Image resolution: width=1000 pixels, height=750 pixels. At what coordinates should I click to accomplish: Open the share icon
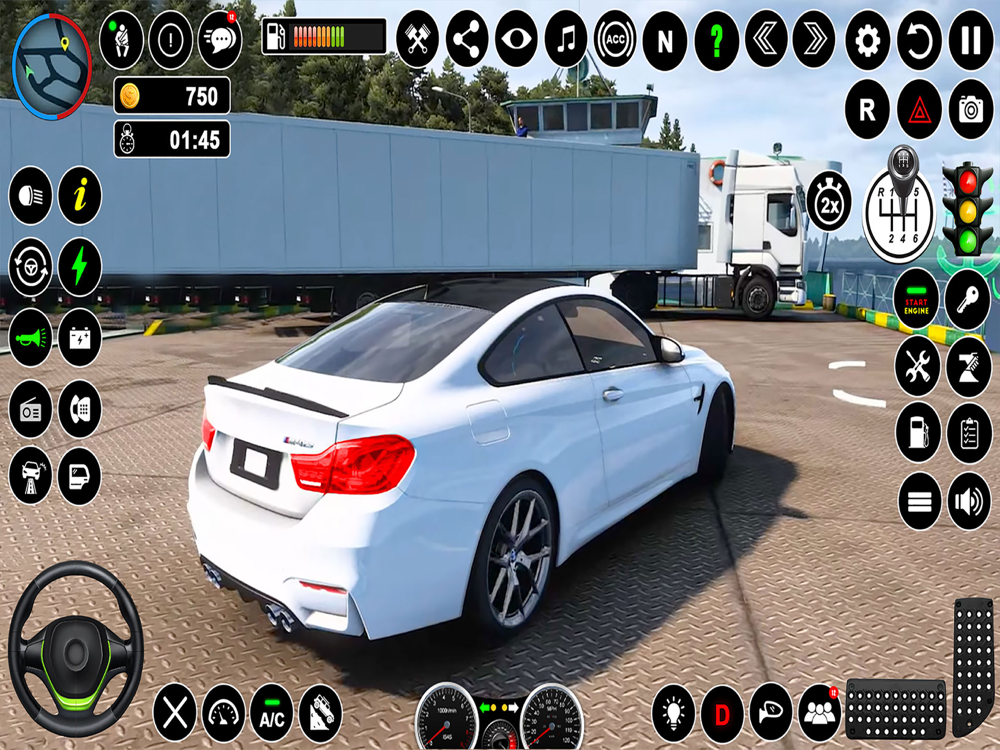coord(467,40)
